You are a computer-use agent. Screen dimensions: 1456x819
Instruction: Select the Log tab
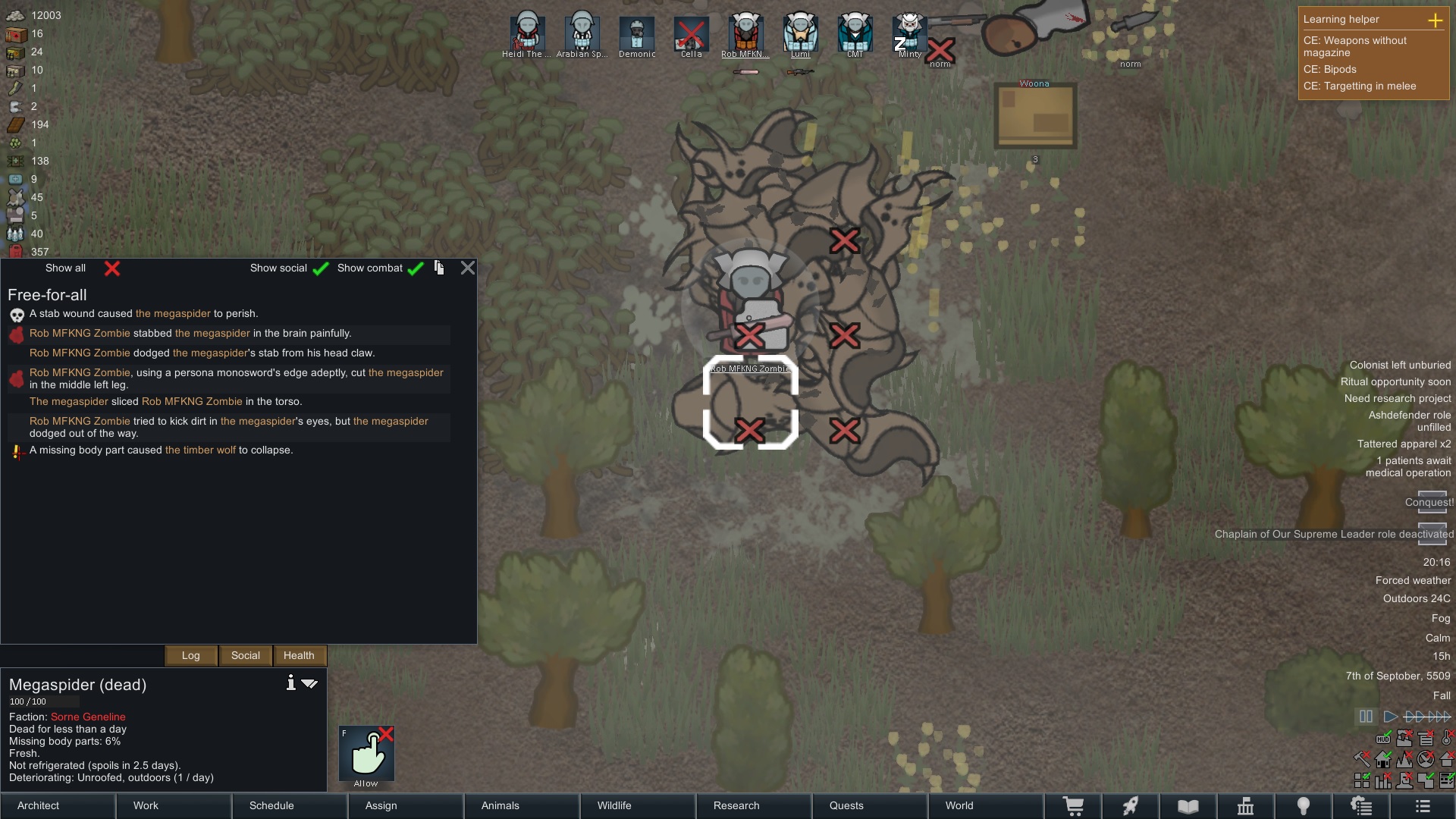tap(191, 655)
